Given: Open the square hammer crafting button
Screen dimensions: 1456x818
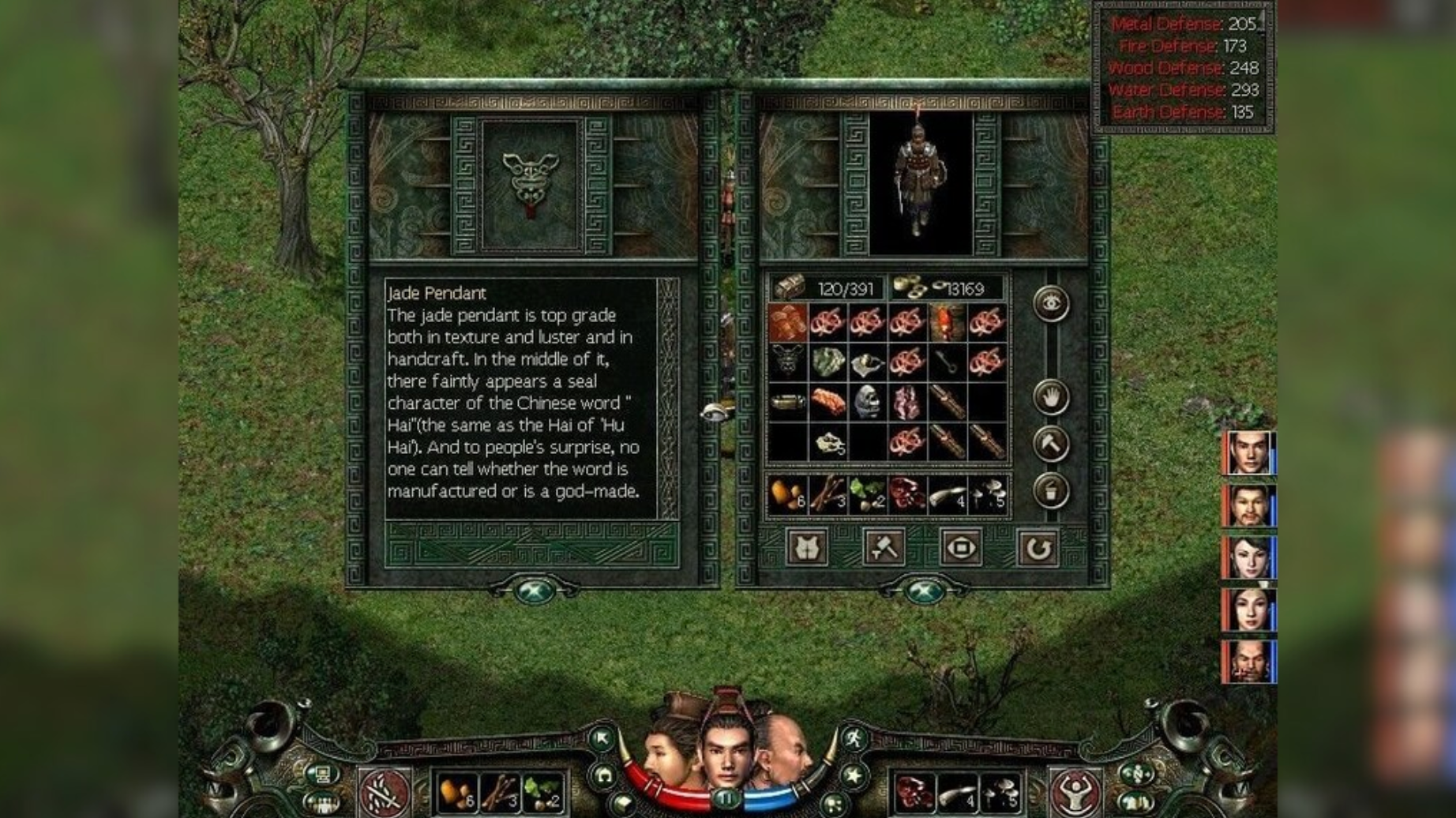Looking at the screenshot, I should click(884, 547).
